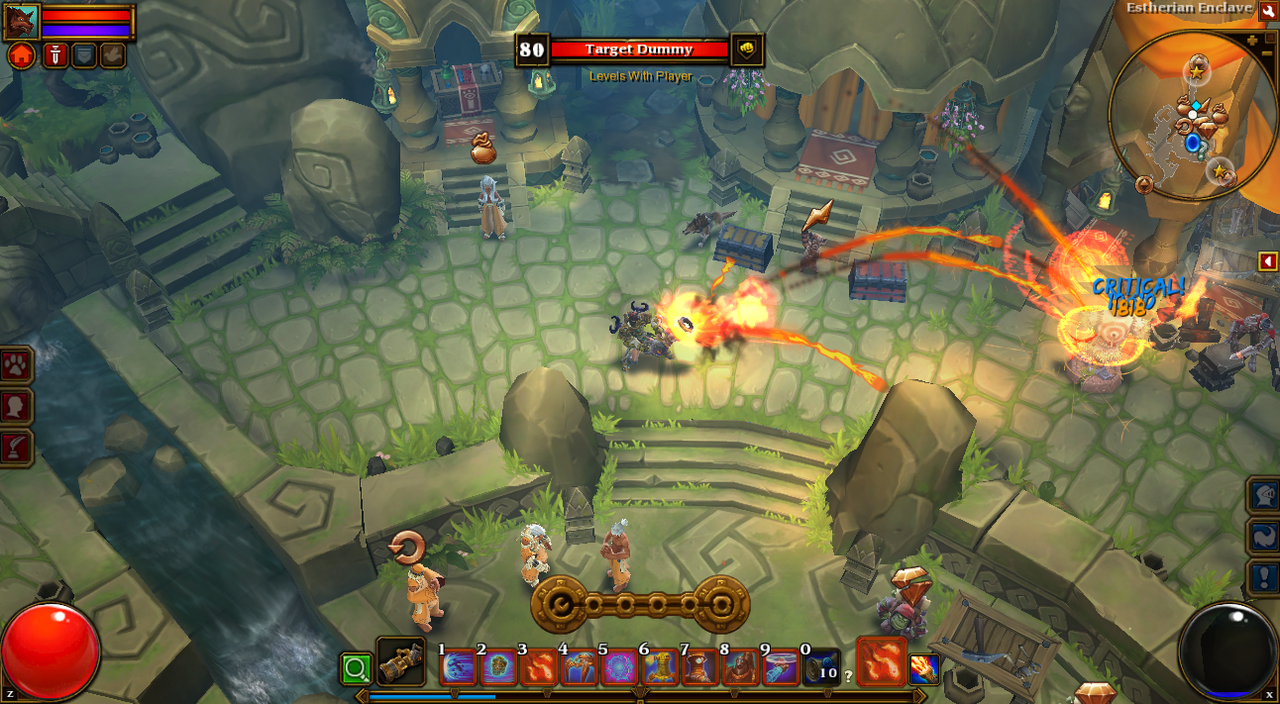Open the green magnifying glass button

[x=355, y=668]
